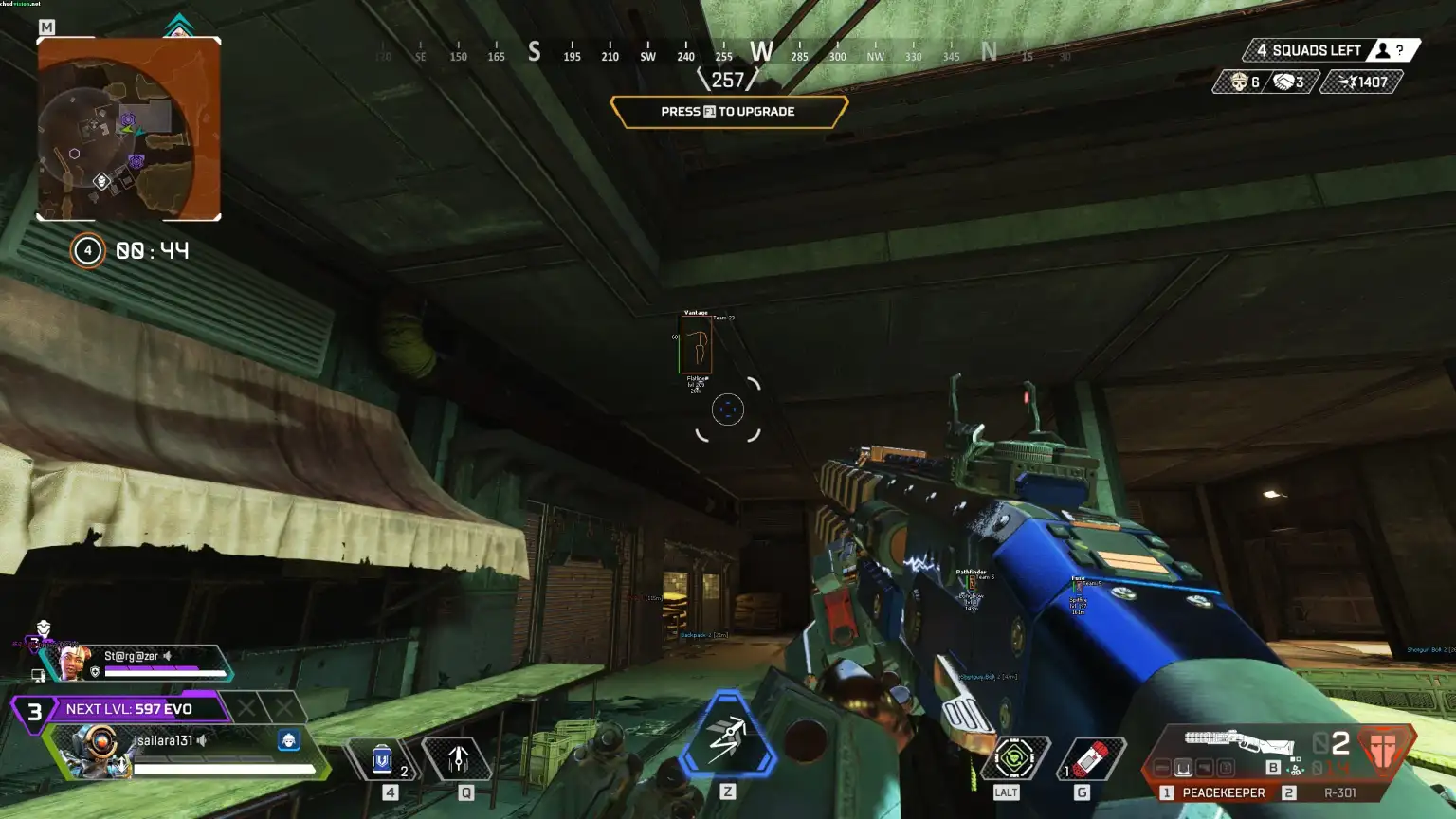Click the red shotgun ammo type icon

(1387, 746)
